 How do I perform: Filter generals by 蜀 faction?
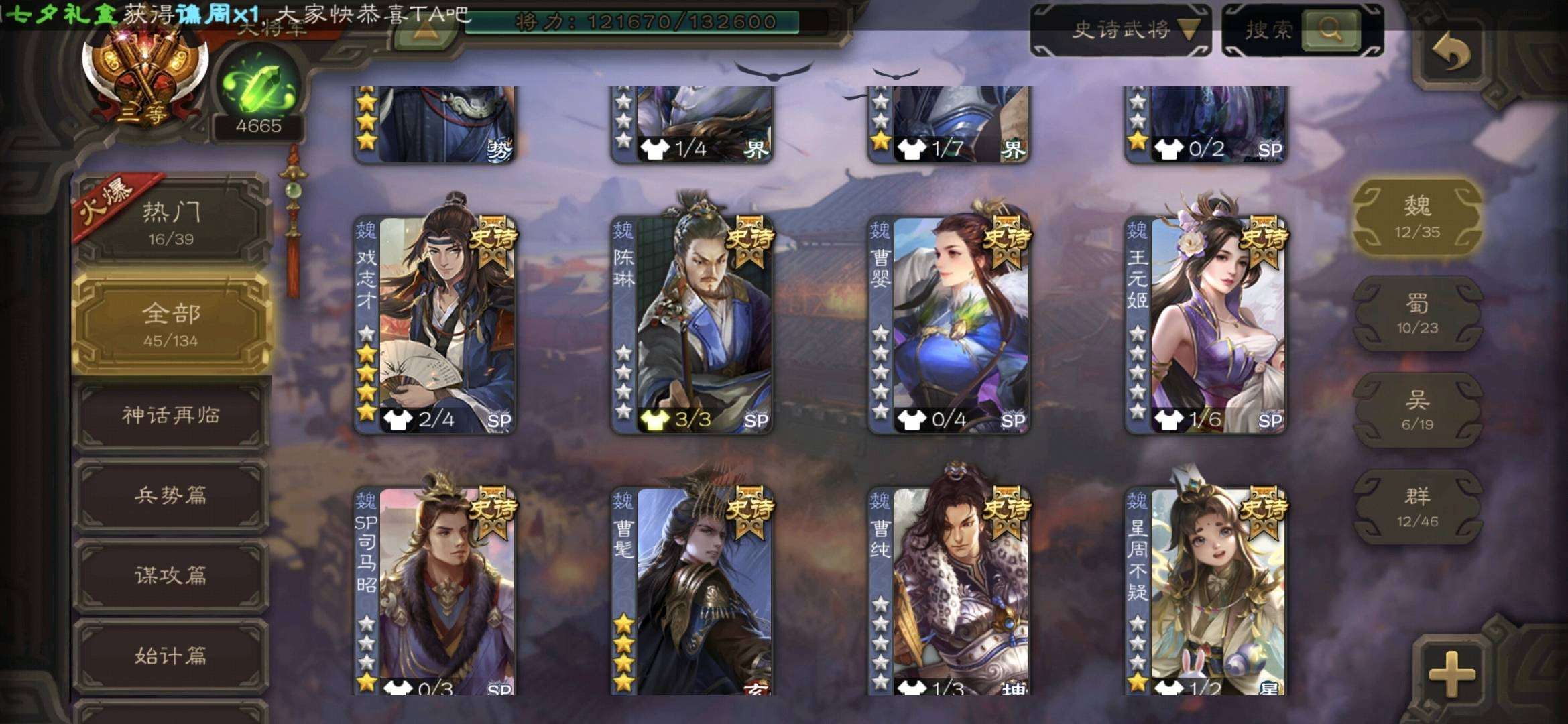point(1417,314)
